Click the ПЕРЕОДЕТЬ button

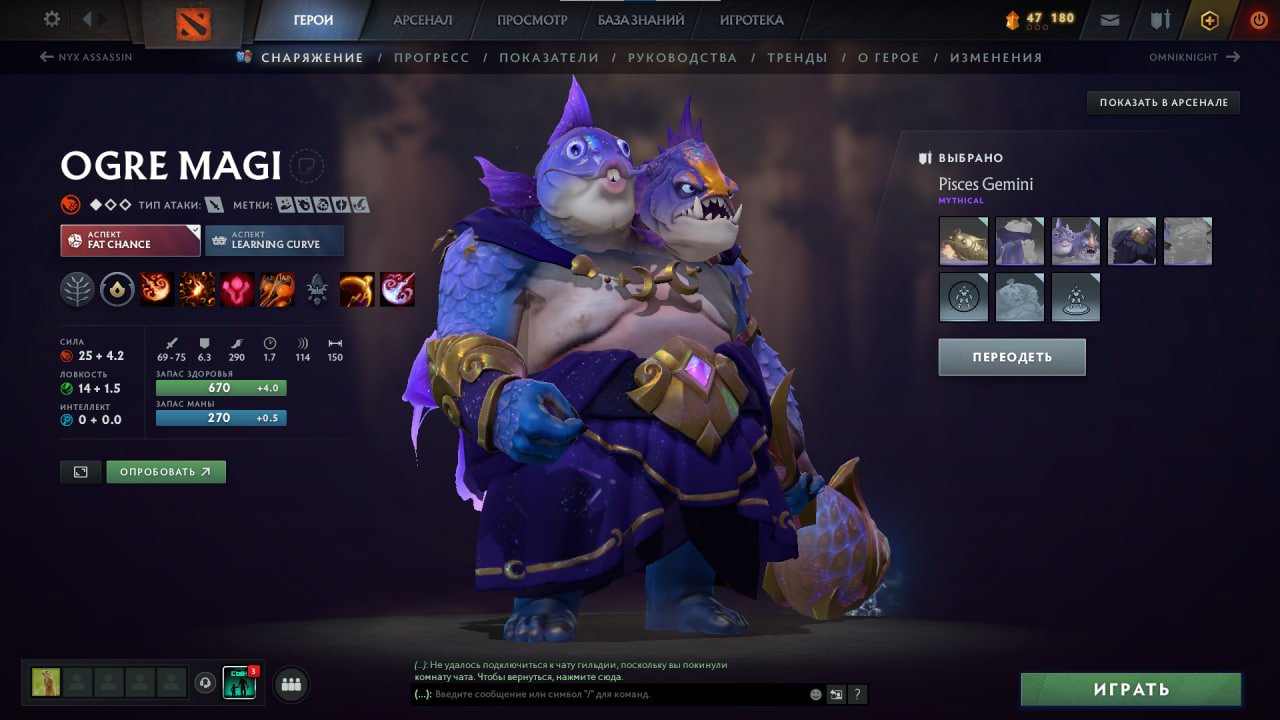click(x=1011, y=357)
